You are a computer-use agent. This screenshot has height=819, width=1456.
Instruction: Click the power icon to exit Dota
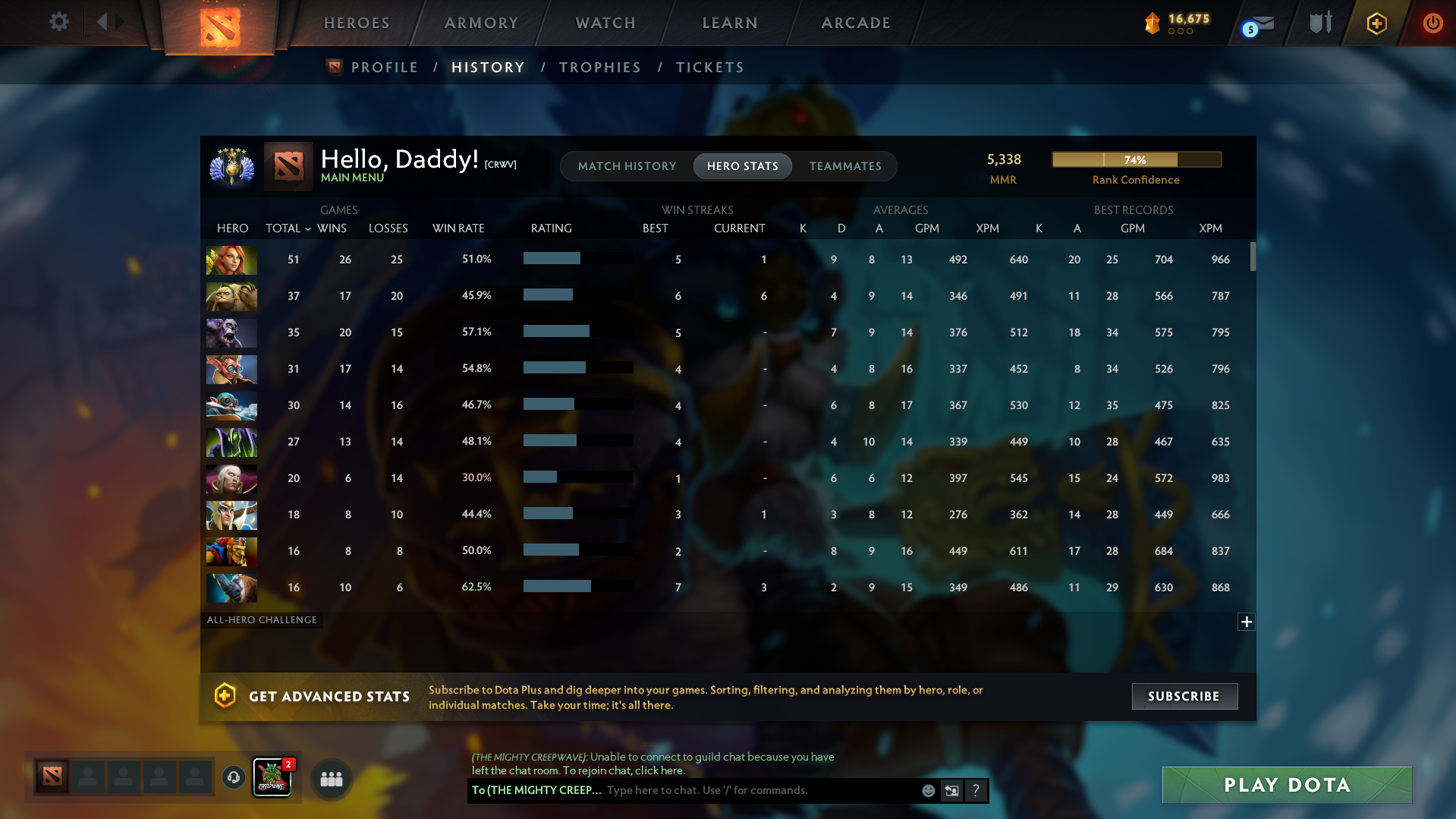[1432, 24]
